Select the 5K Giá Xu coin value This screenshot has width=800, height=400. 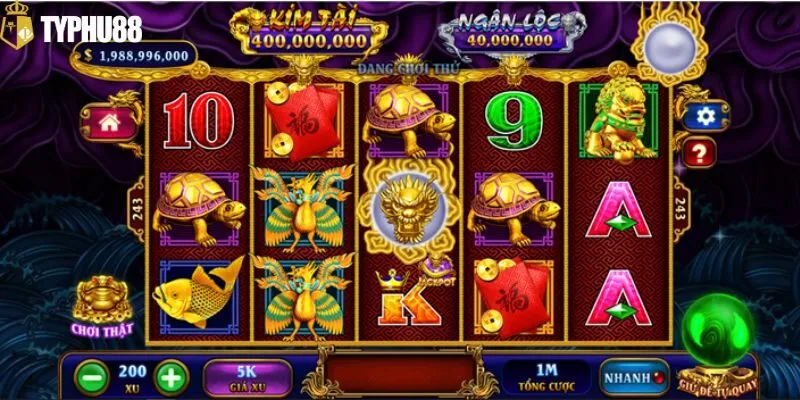tap(247, 377)
